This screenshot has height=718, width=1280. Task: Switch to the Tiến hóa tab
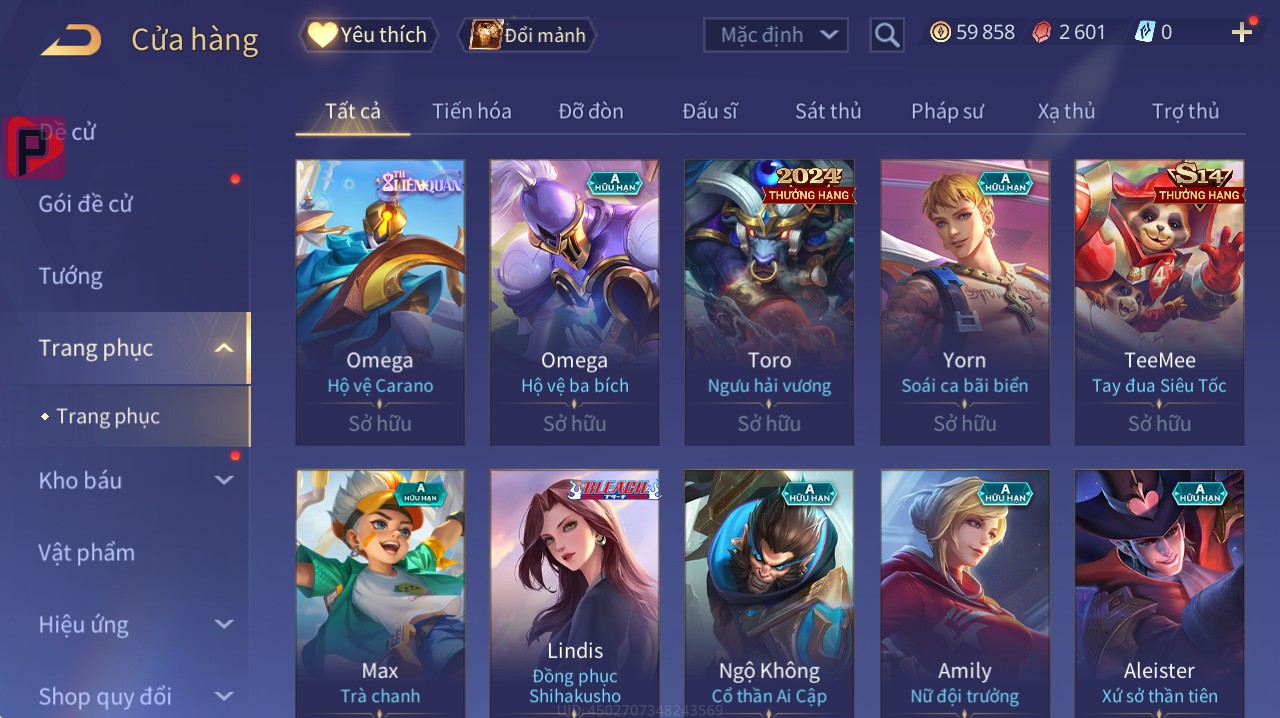point(471,111)
